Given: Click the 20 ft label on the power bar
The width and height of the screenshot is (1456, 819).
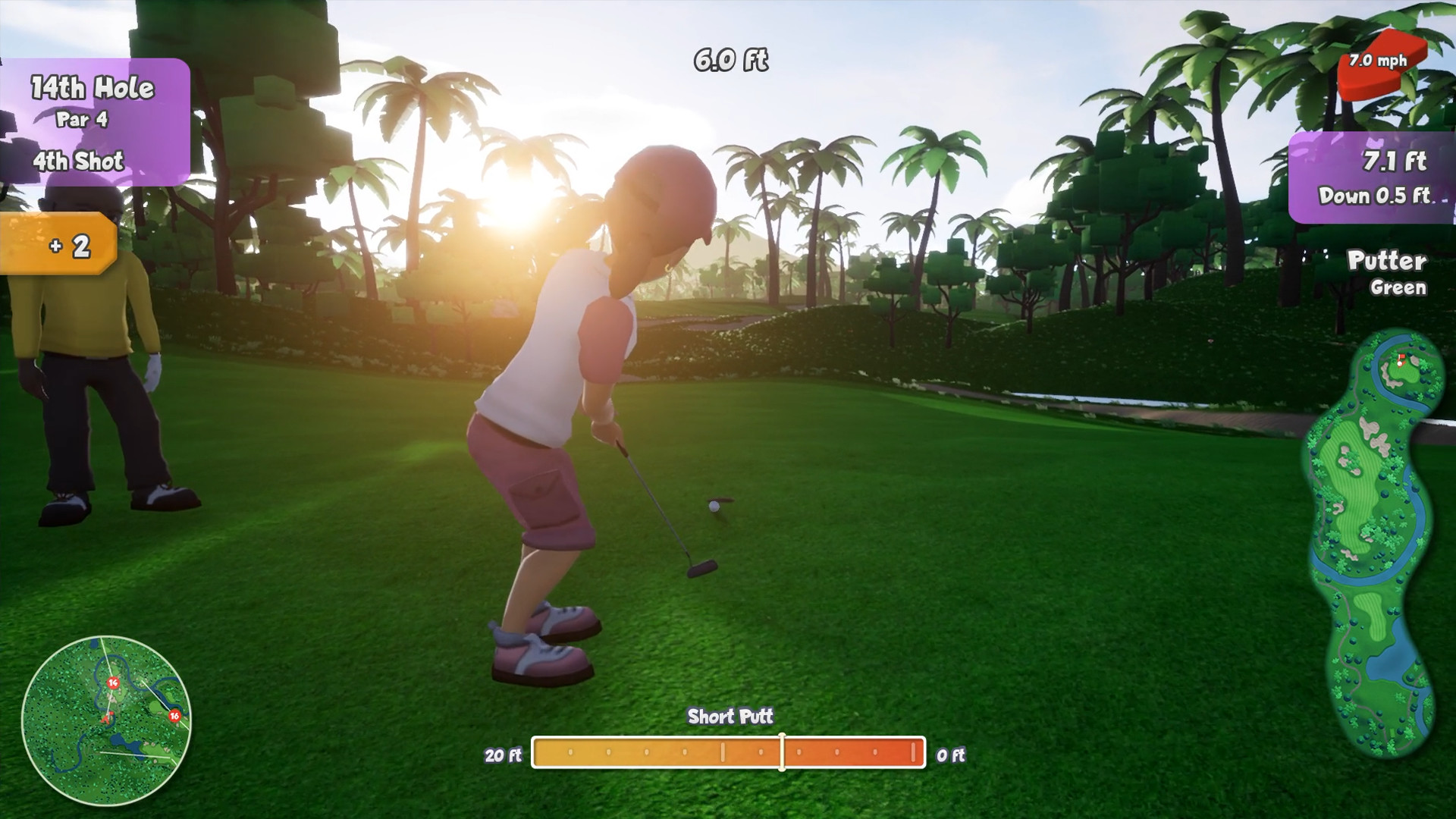Looking at the screenshot, I should (x=503, y=755).
